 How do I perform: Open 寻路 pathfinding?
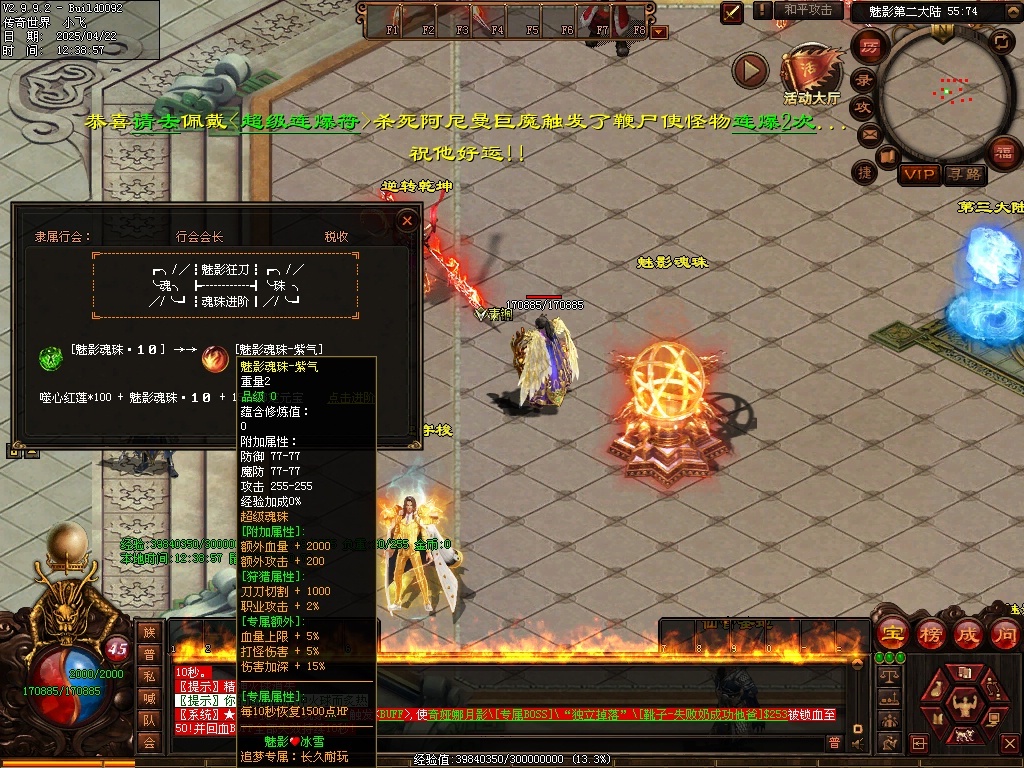[965, 174]
